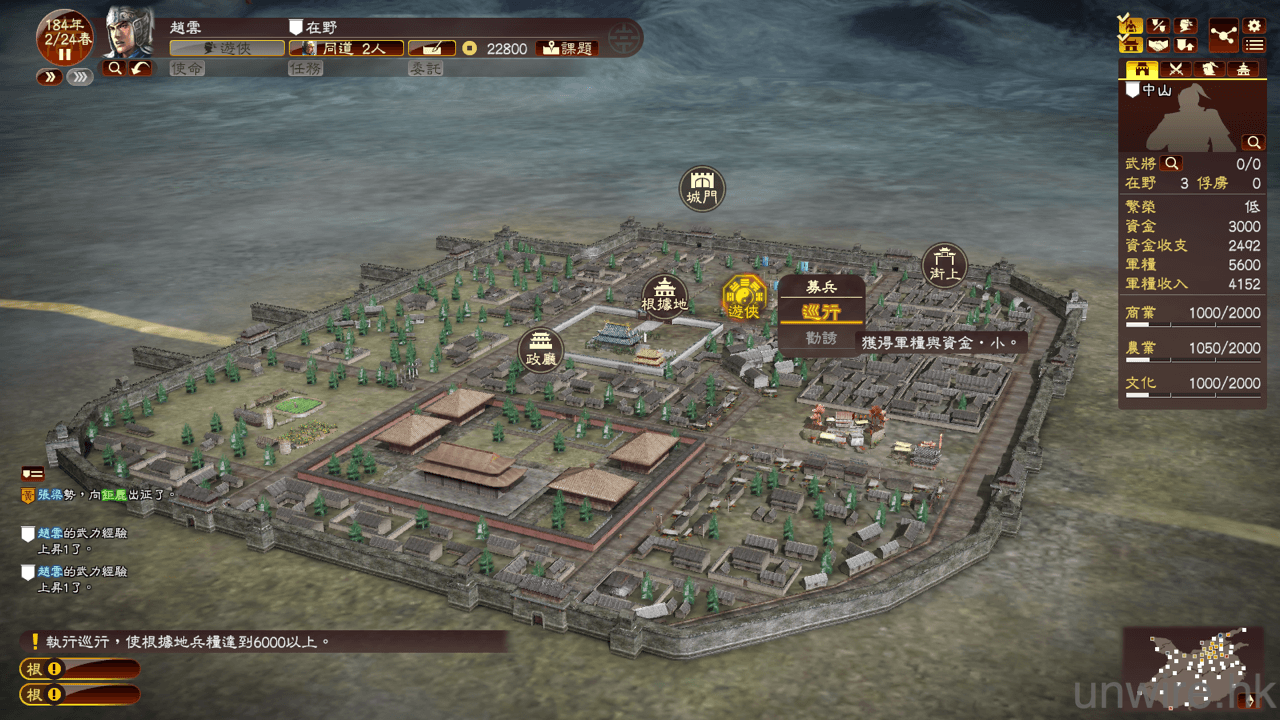Viewport: 1280px width, 720px height.
Task: Click the 遊俠 octagon map icon
Action: (x=744, y=298)
